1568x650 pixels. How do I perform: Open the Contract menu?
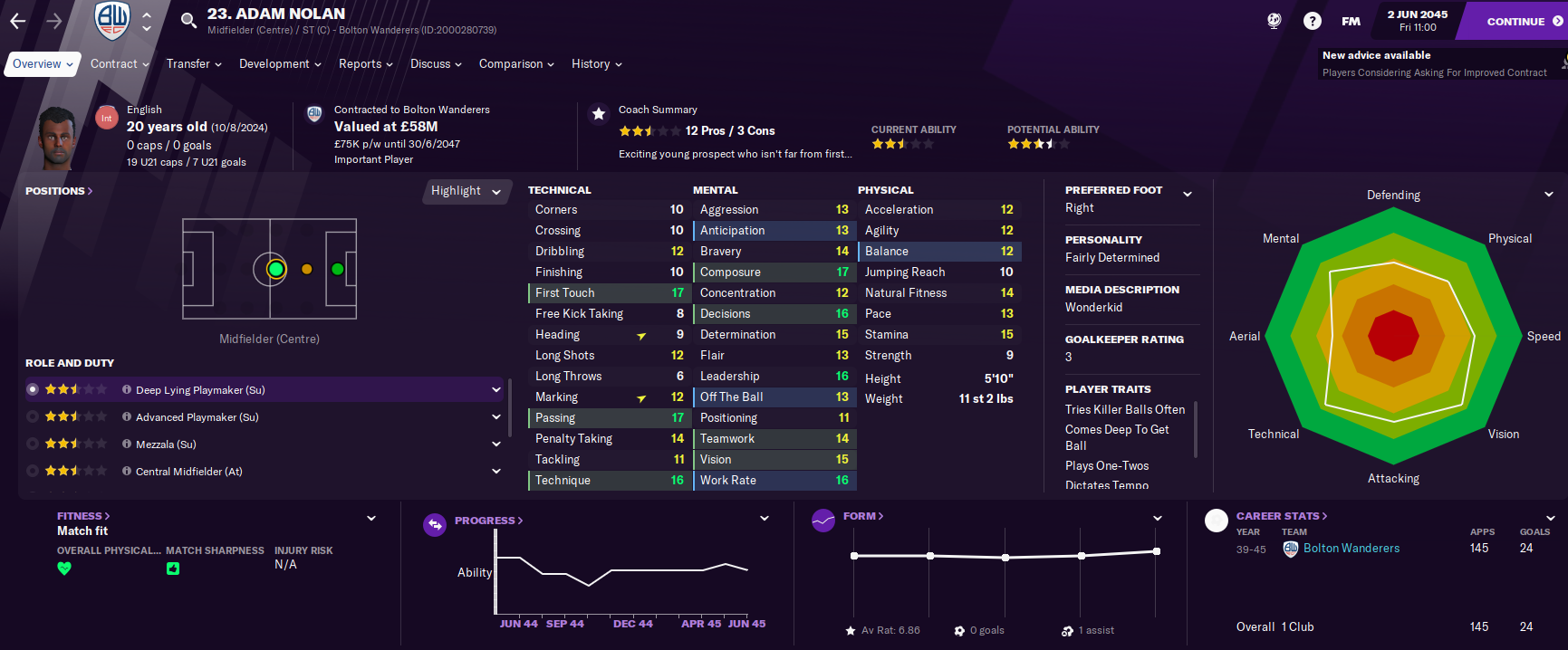(x=120, y=64)
